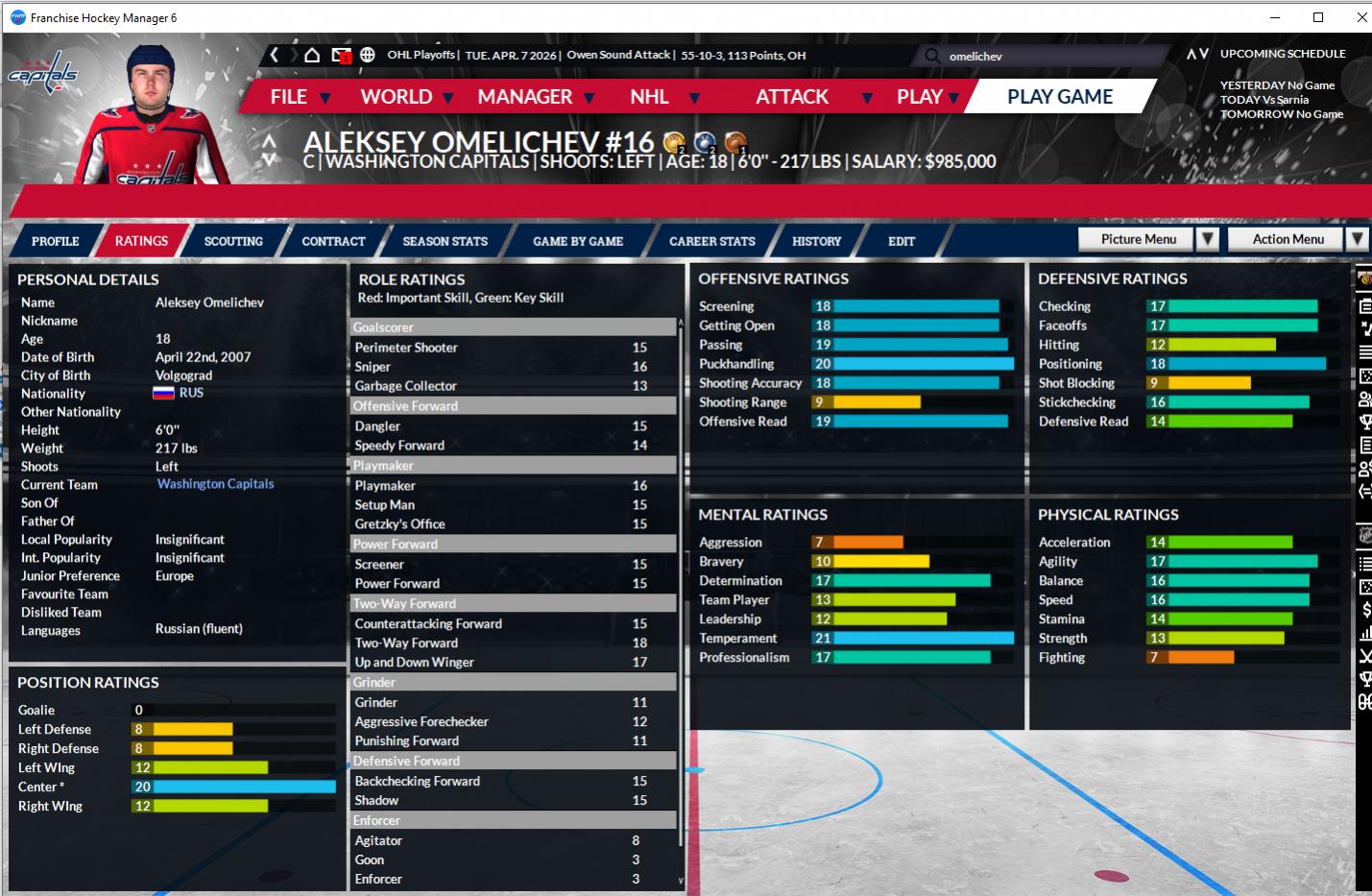Viewport: 1372px width, 896px height.
Task: Open the WORLD menu
Action: pyautogui.click(x=397, y=97)
